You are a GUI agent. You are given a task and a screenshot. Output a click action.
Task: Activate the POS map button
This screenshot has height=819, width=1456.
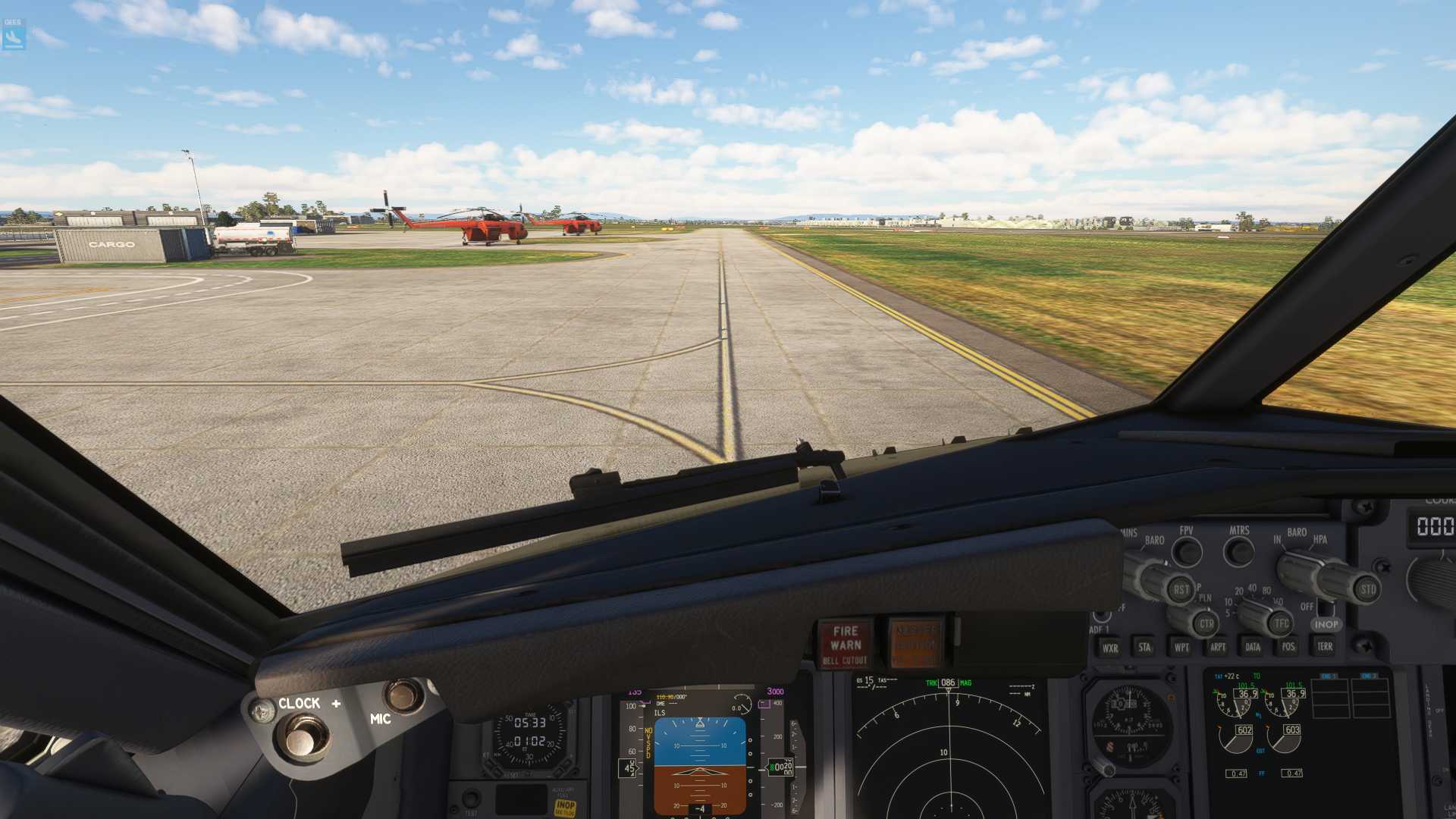pos(1288,646)
